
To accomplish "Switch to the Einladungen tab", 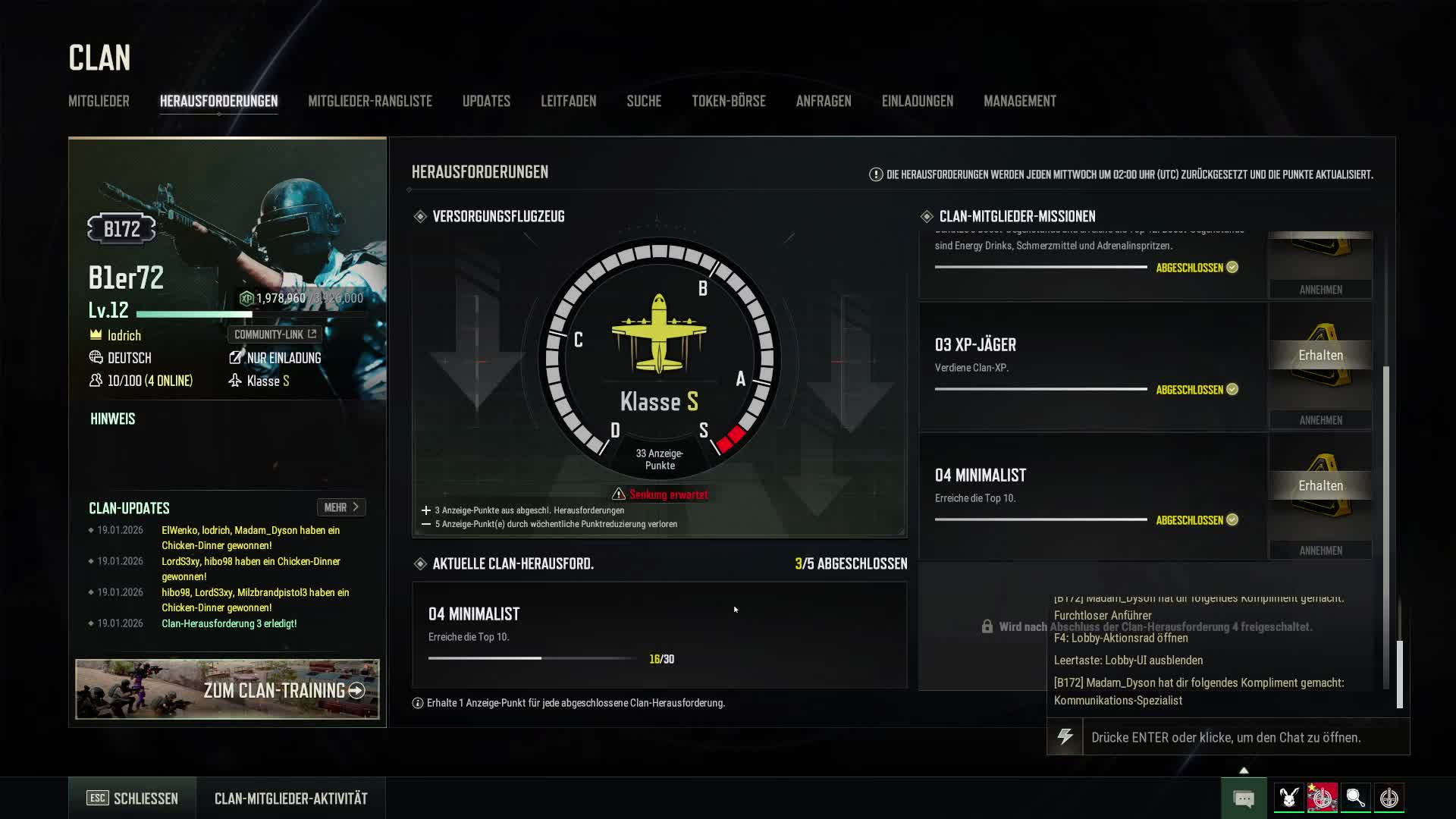I will pyautogui.click(x=917, y=101).
